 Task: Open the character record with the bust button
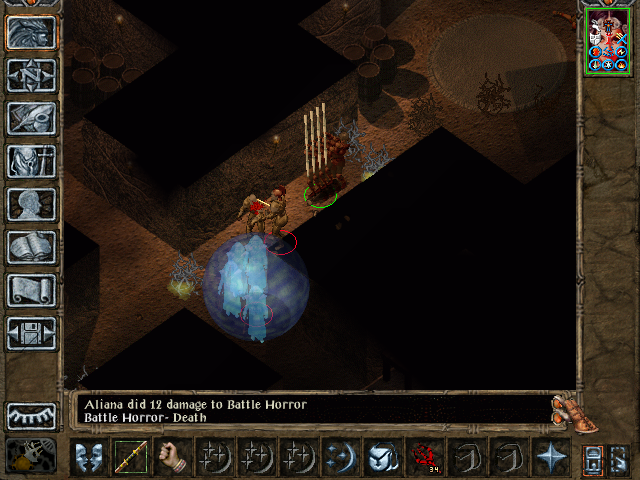(31, 204)
